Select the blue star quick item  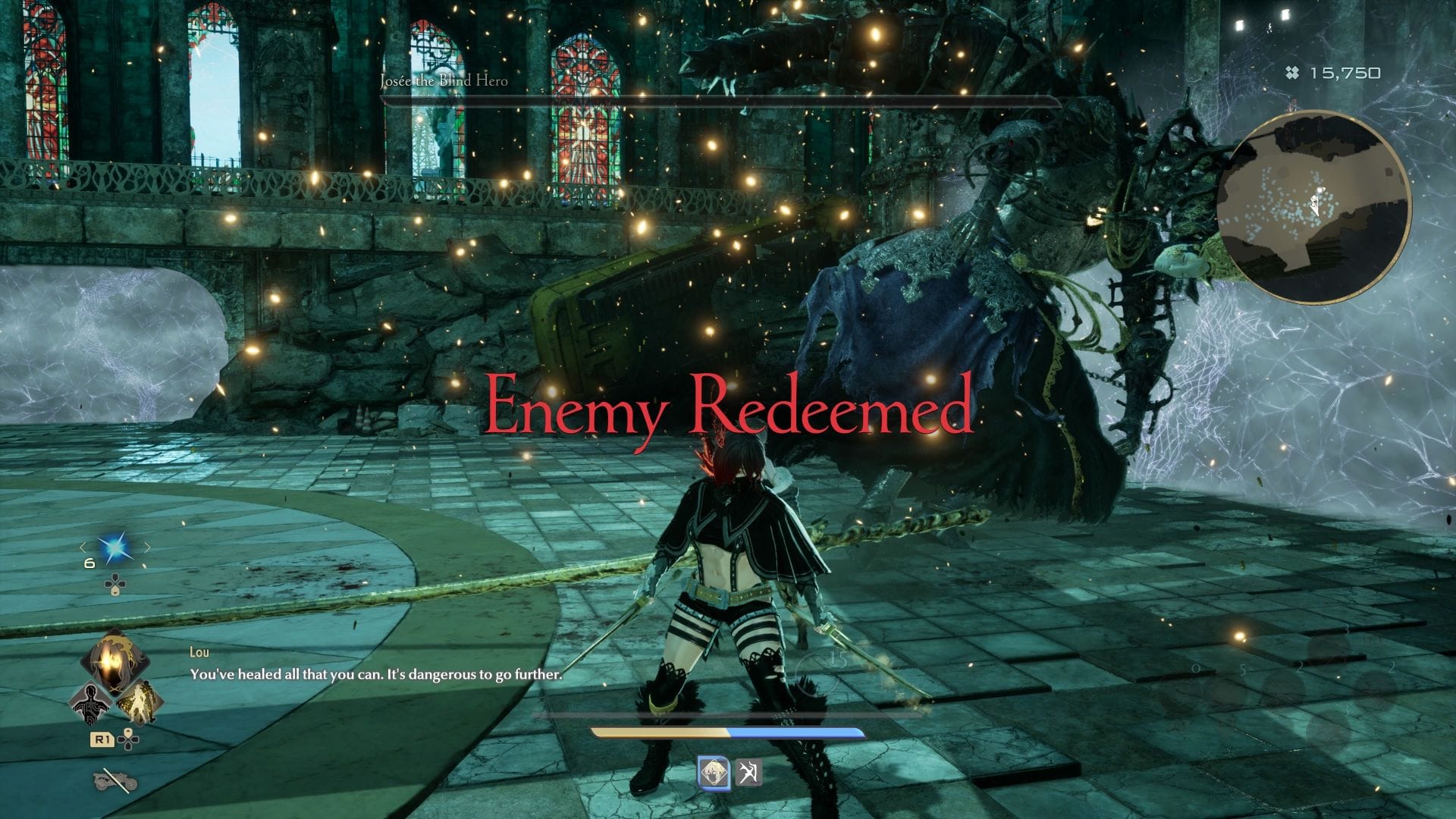click(115, 548)
